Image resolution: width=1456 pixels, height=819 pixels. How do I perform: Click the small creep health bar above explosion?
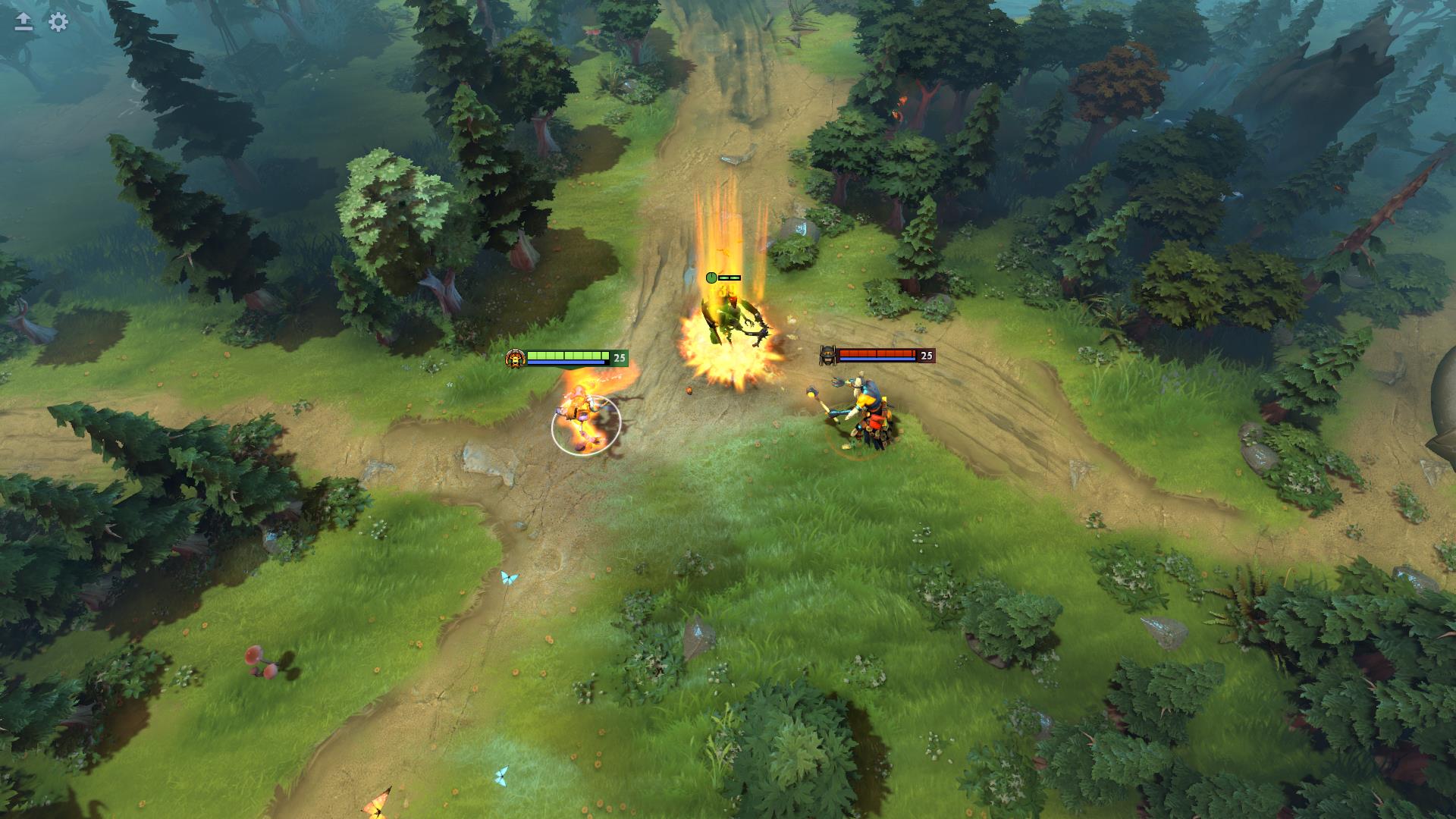click(730, 277)
